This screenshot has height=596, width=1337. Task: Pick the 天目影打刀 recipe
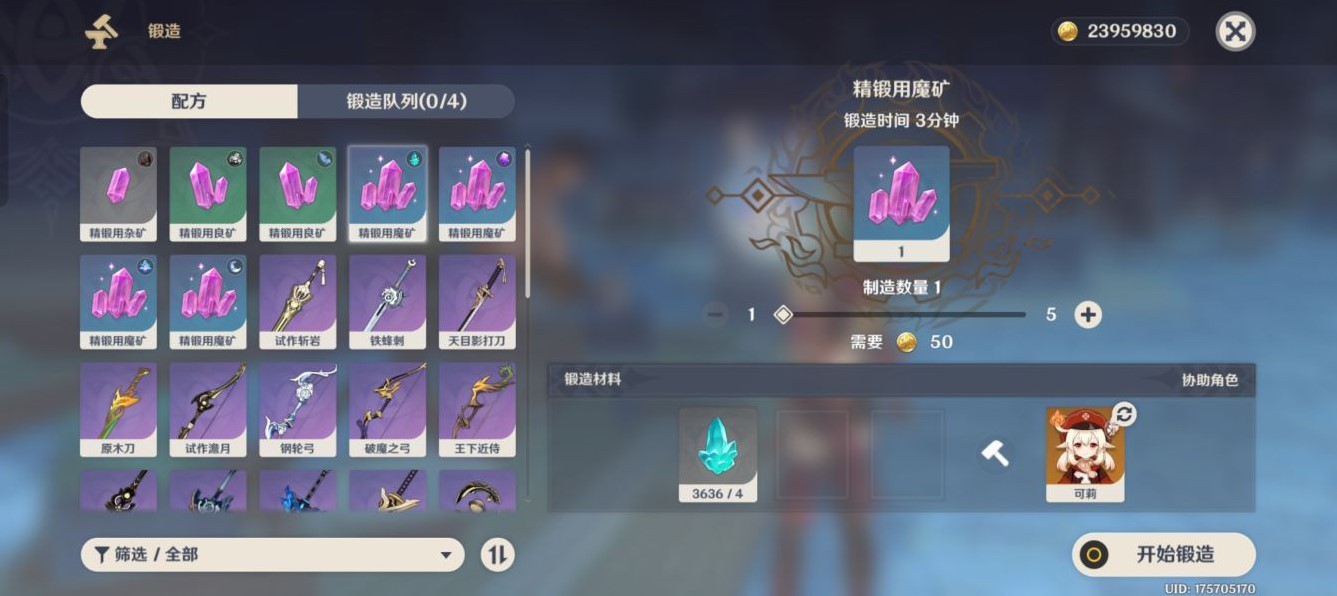pyautogui.click(x=477, y=301)
